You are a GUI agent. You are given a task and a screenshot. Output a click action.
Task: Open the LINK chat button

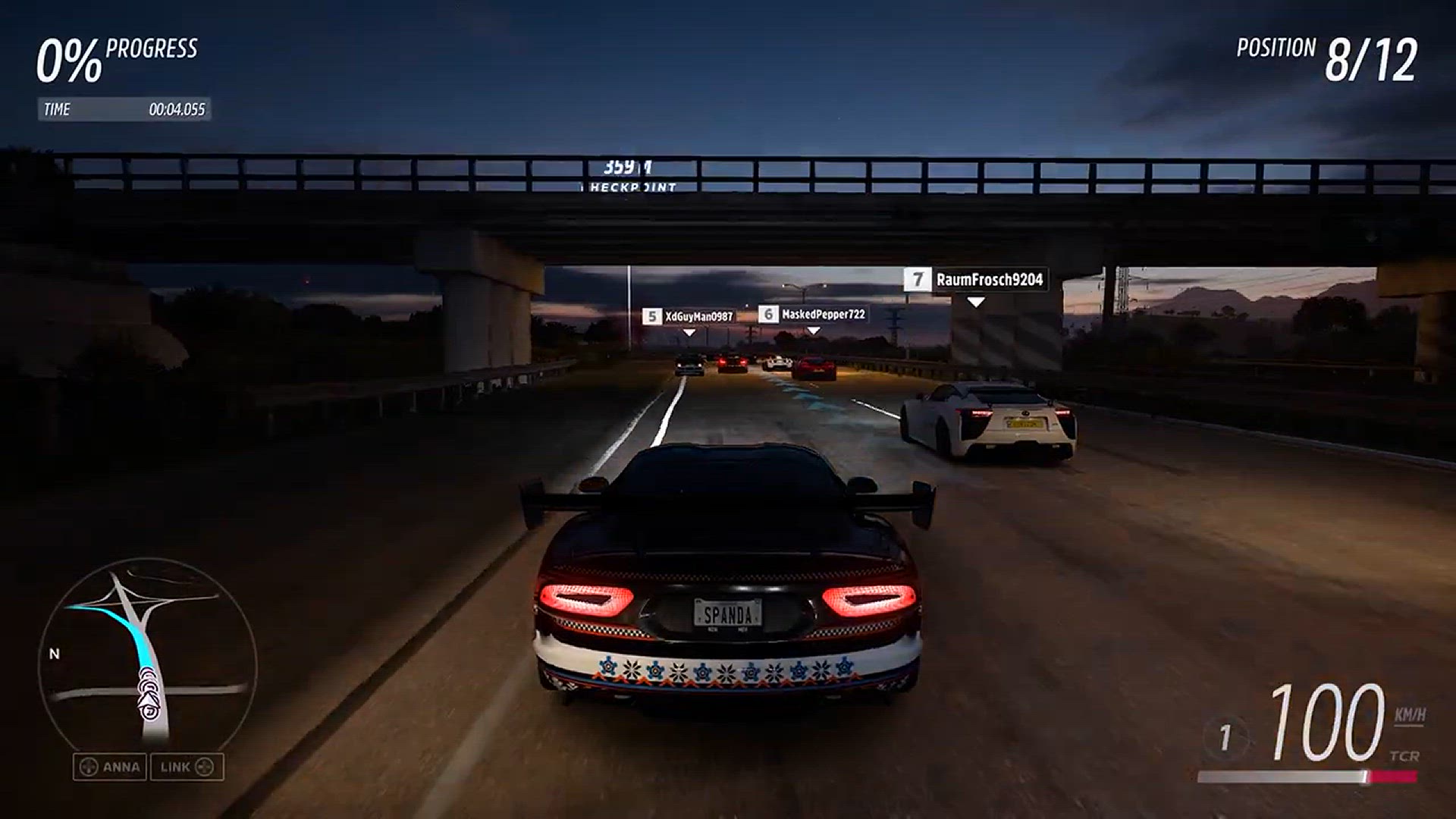point(187,767)
